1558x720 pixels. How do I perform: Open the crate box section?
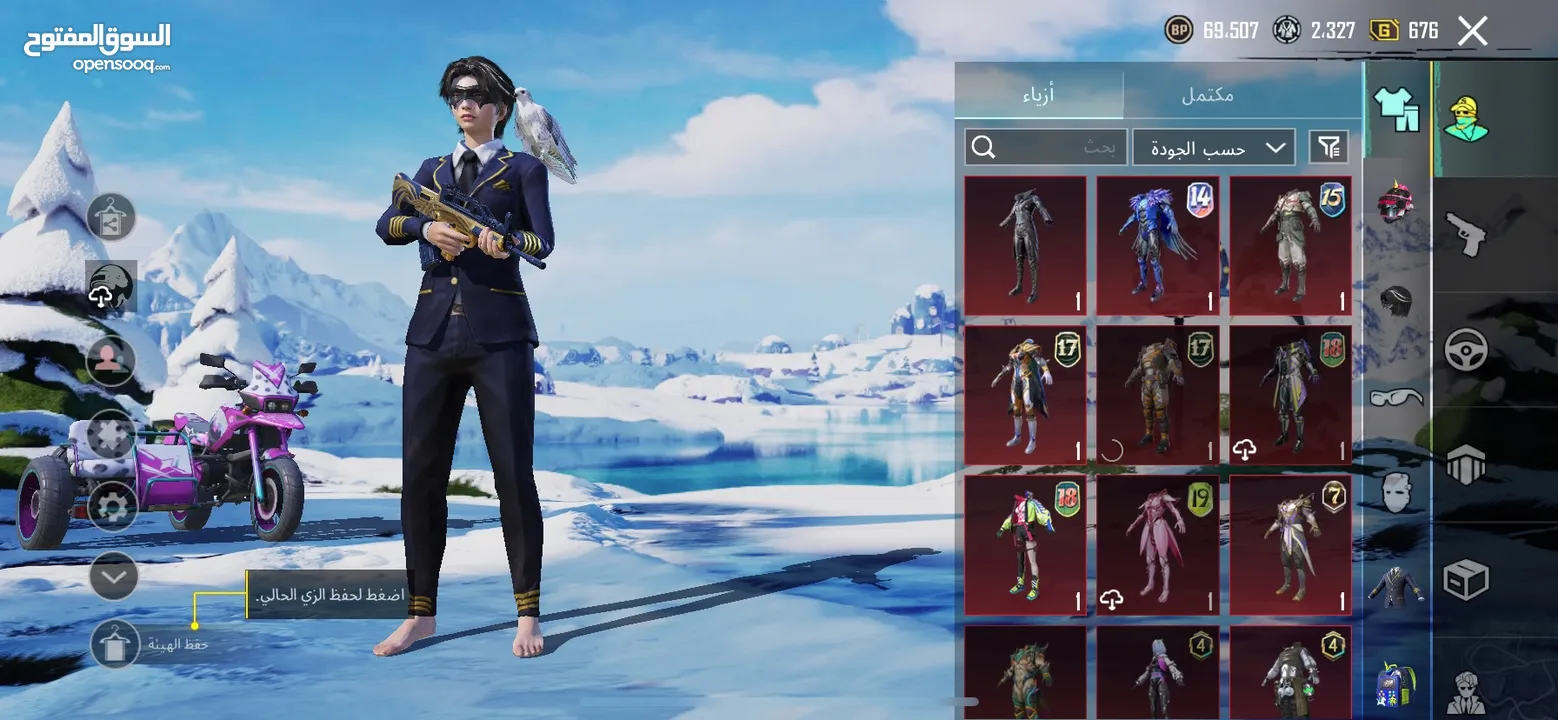1466,579
